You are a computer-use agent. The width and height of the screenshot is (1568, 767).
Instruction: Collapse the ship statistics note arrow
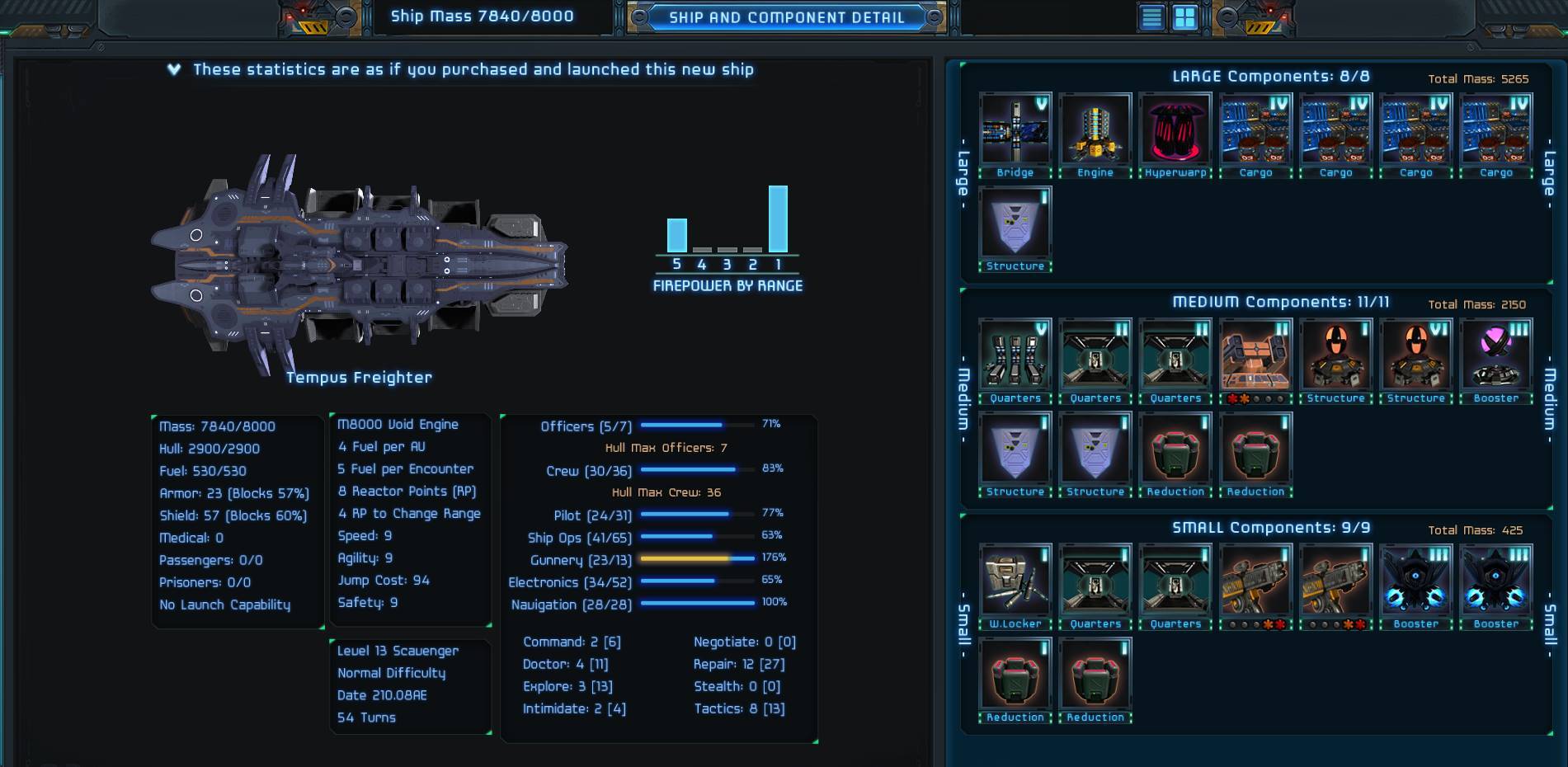pyautogui.click(x=174, y=69)
